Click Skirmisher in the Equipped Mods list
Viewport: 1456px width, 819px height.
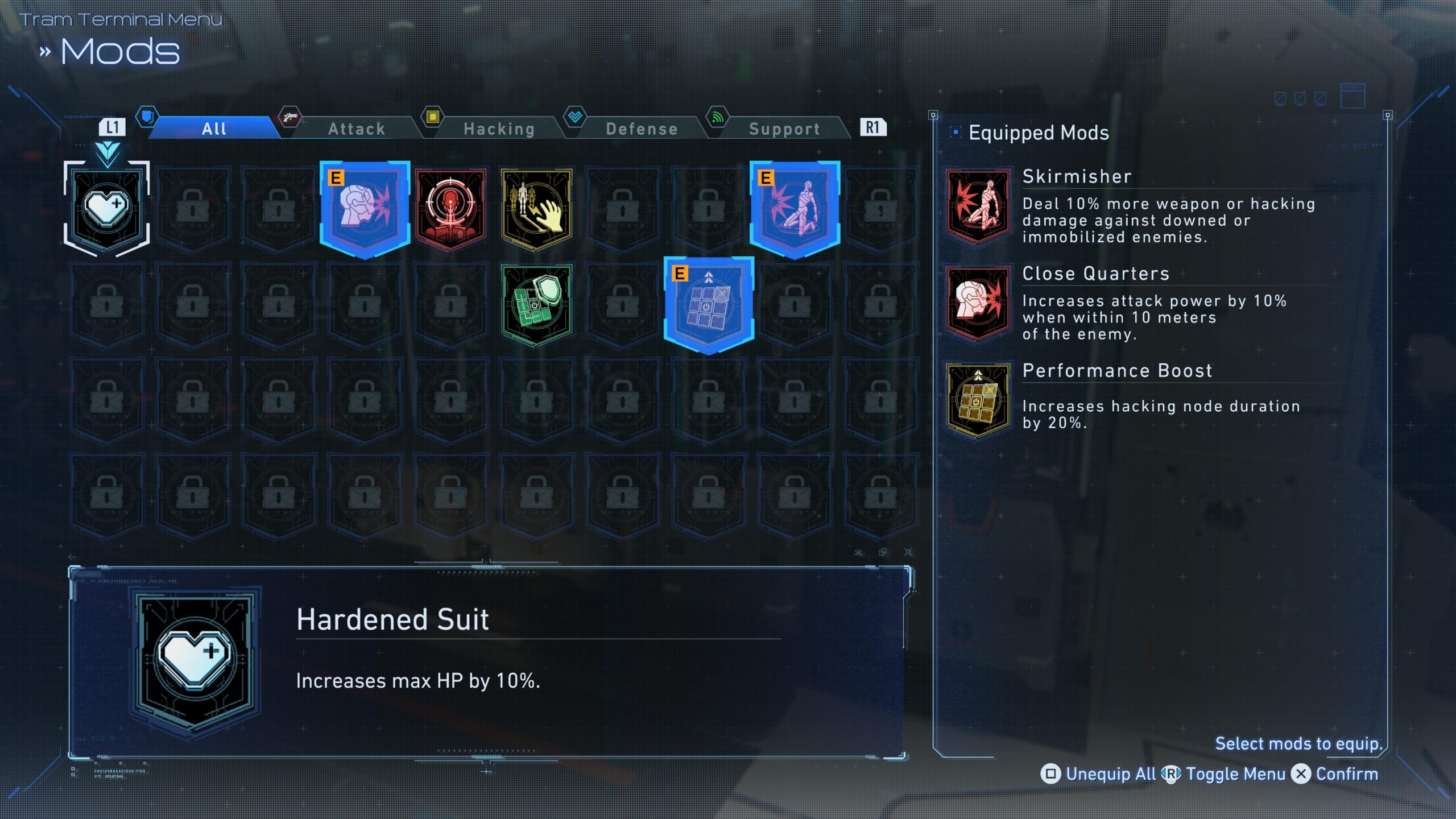click(x=1077, y=177)
